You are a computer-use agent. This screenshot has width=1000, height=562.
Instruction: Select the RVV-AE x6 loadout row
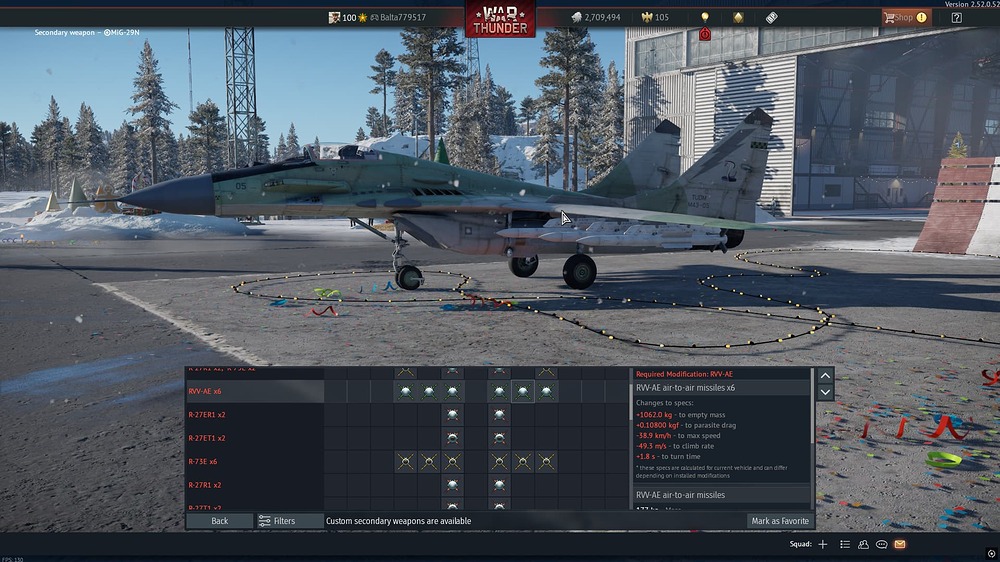click(x=254, y=392)
